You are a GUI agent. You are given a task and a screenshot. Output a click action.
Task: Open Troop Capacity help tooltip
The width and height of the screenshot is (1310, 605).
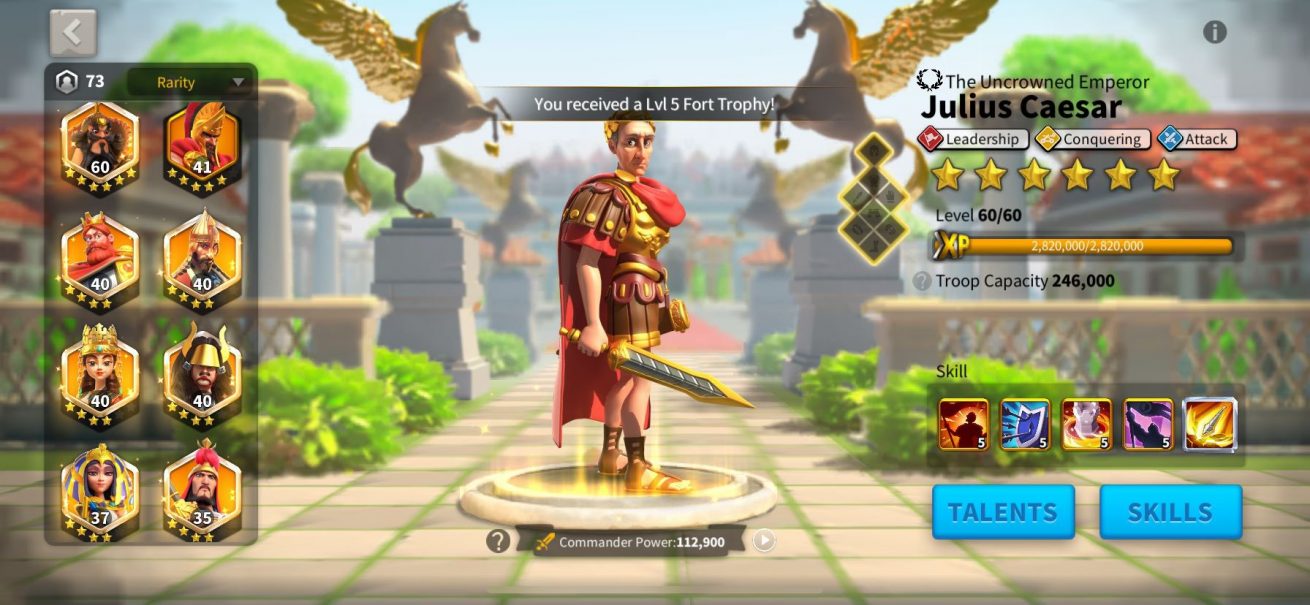pyautogui.click(x=922, y=282)
